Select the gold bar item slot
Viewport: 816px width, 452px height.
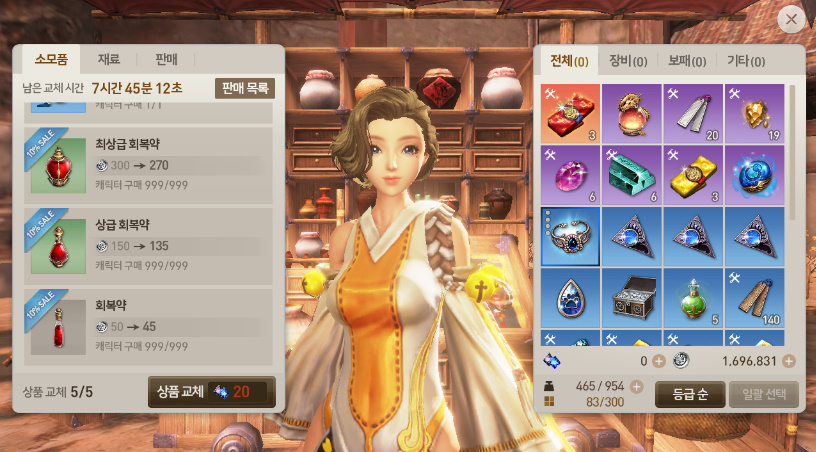692,174
